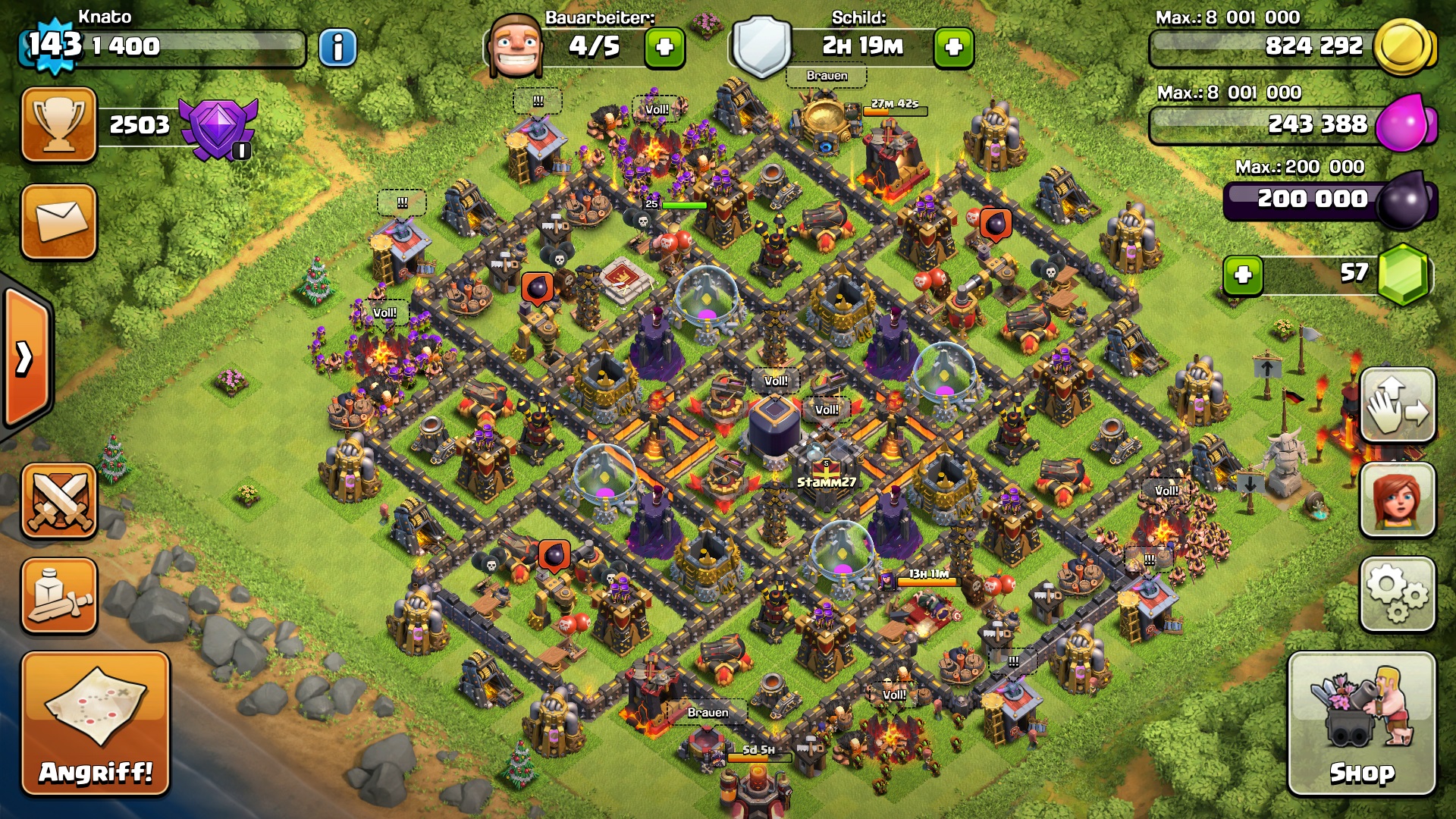Open the settings gears button
Viewport: 1456px width, 819px height.
coord(1397,595)
